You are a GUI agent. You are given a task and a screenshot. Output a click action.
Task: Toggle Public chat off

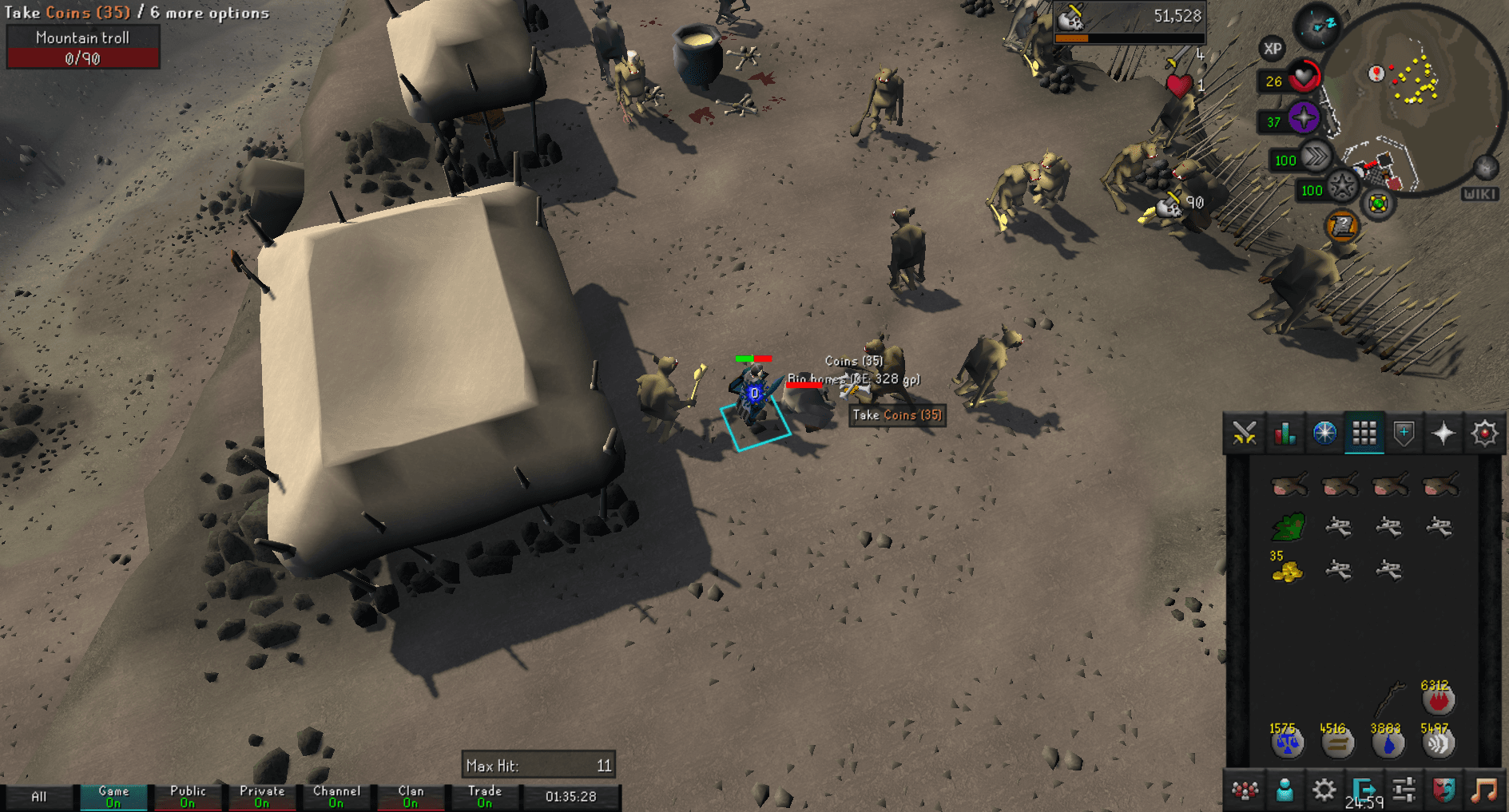[188, 795]
